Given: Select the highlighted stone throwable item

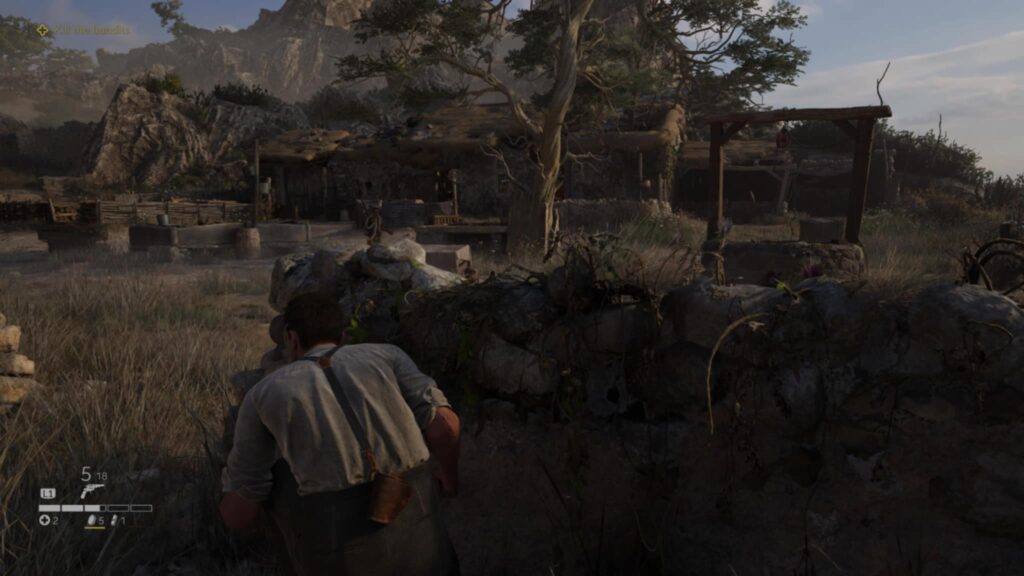Looking at the screenshot, I should pyautogui.click(x=93, y=520).
